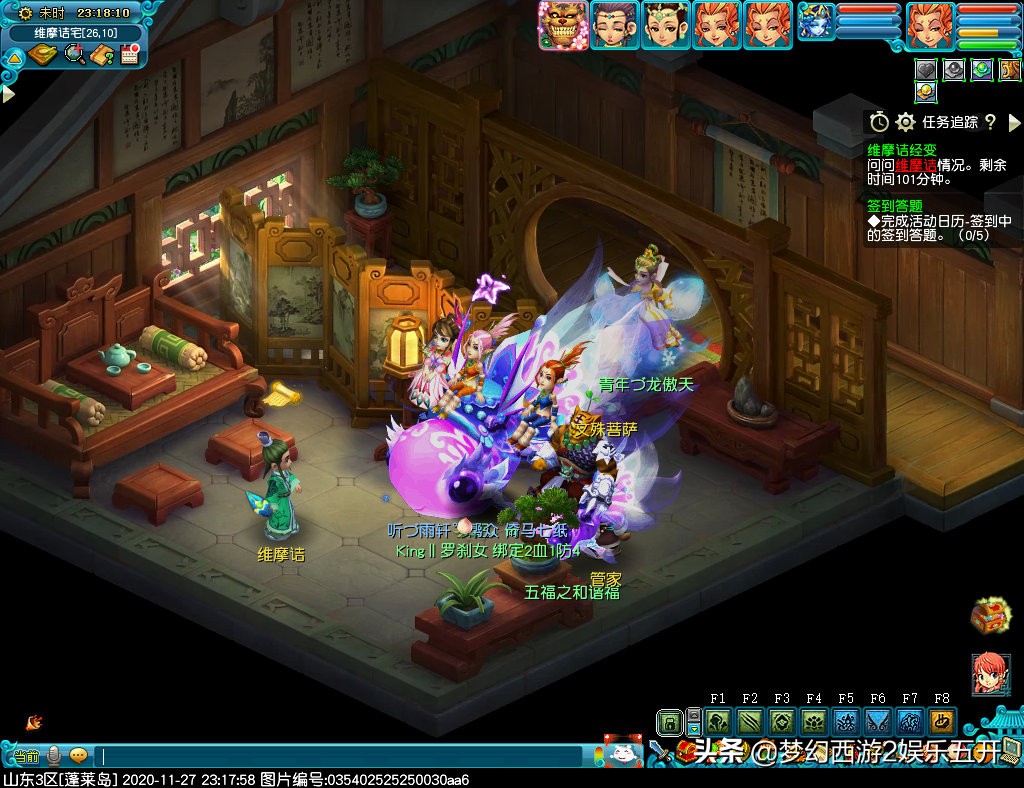Viewport: 1024px width, 788px height.
Task: Click the chat input field
Action: coord(340,756)
